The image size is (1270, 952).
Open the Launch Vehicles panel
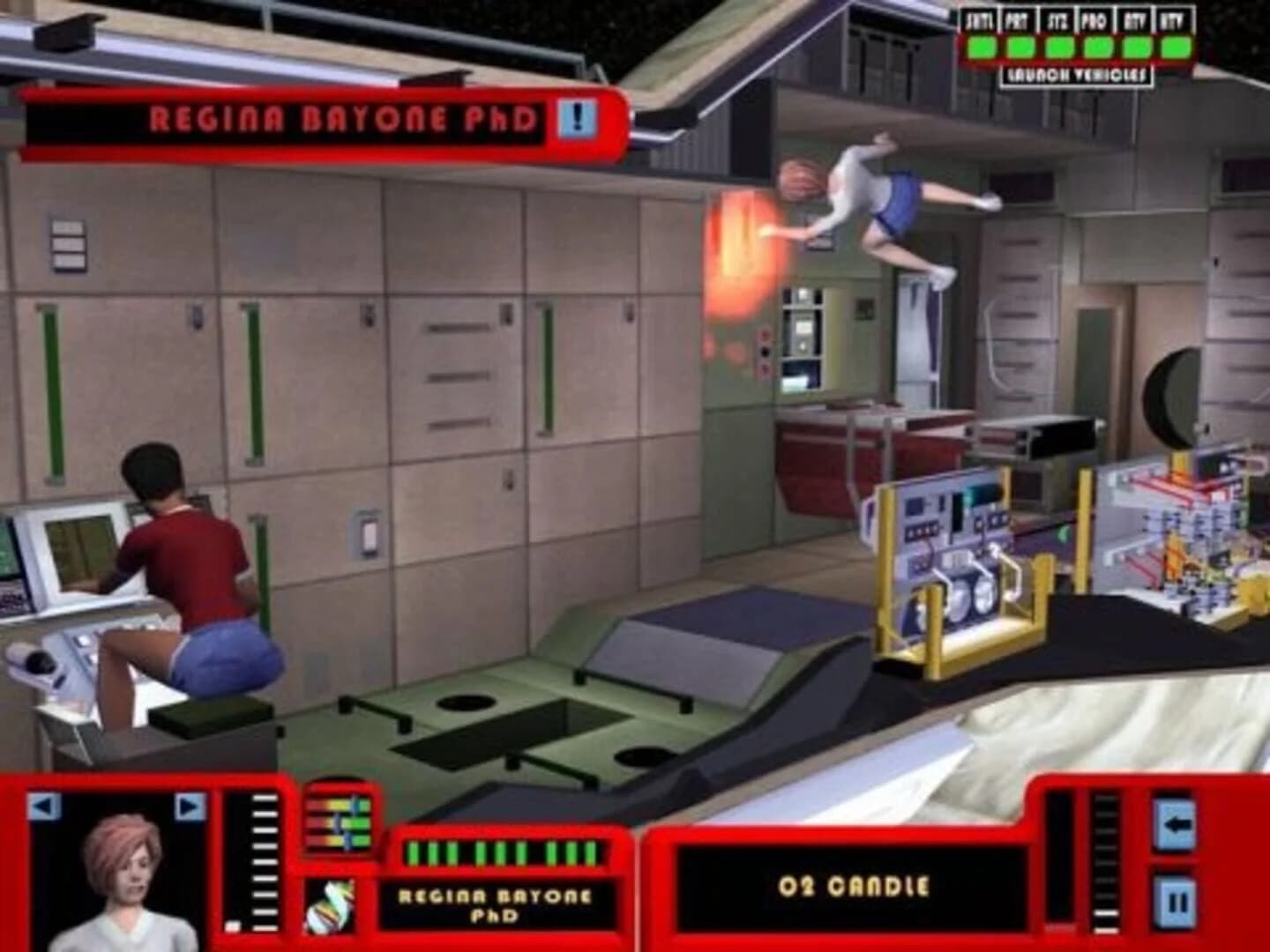(1078, 75)
